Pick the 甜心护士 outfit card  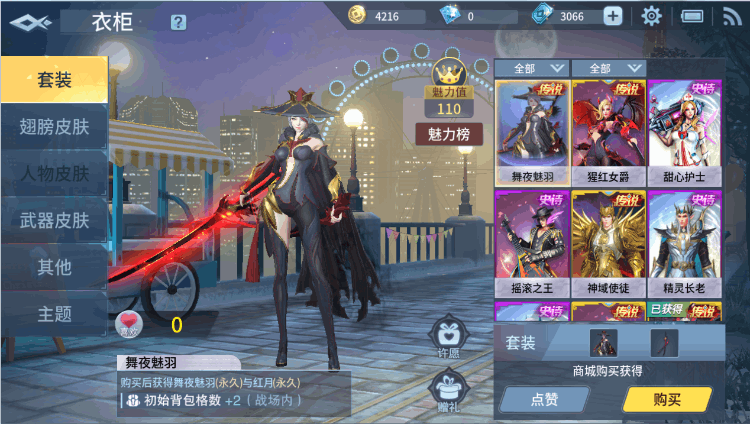pos(684,132)
